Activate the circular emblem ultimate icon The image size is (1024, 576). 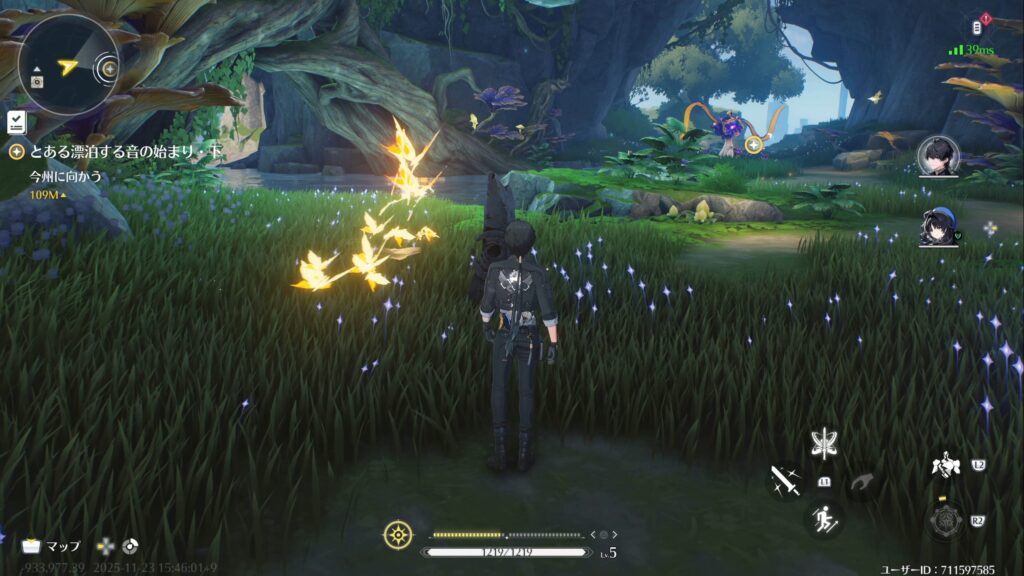[x=943, y=519]
